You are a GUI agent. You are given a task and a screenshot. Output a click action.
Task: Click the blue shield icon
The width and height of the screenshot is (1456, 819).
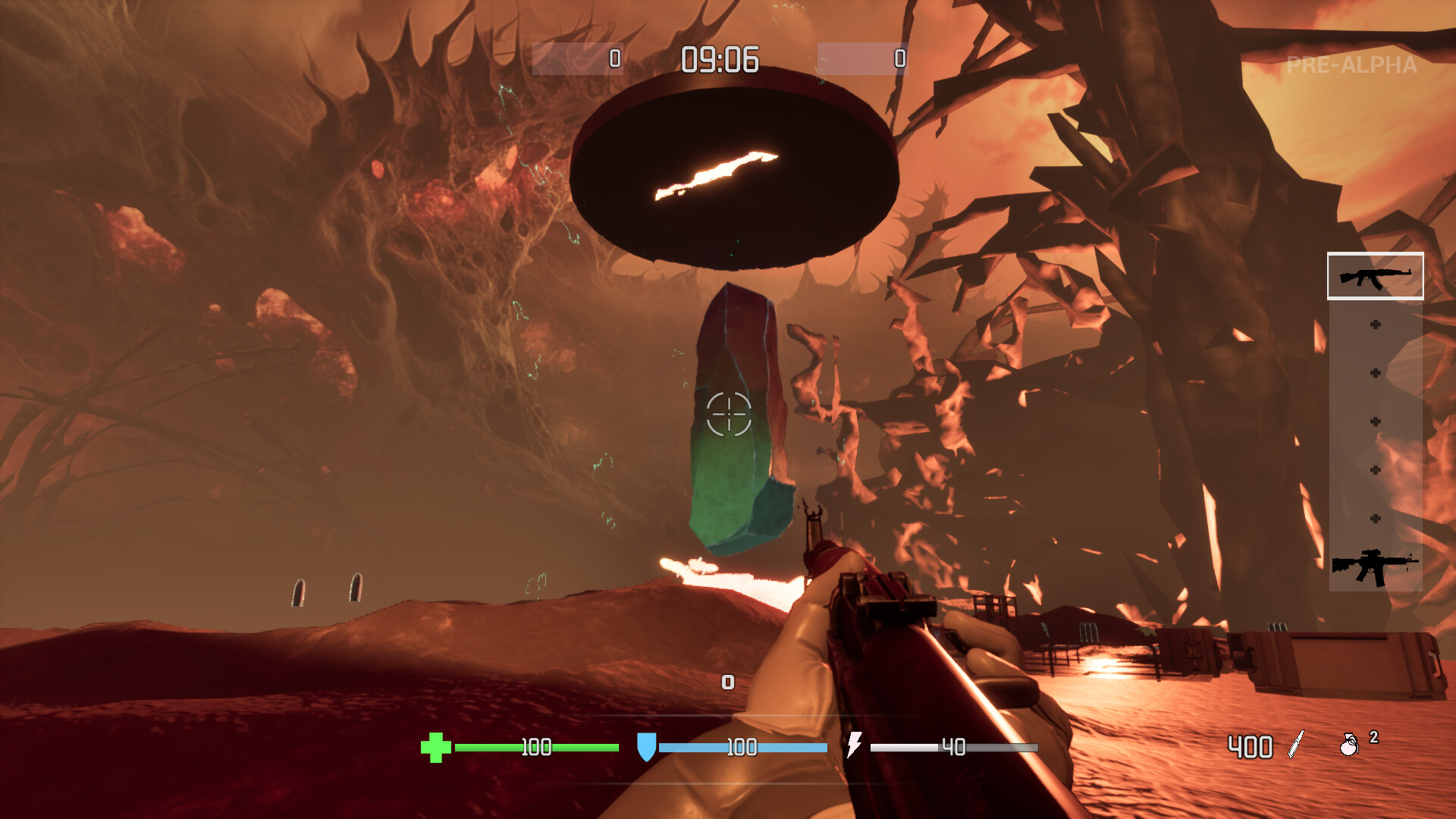(646, 748)
